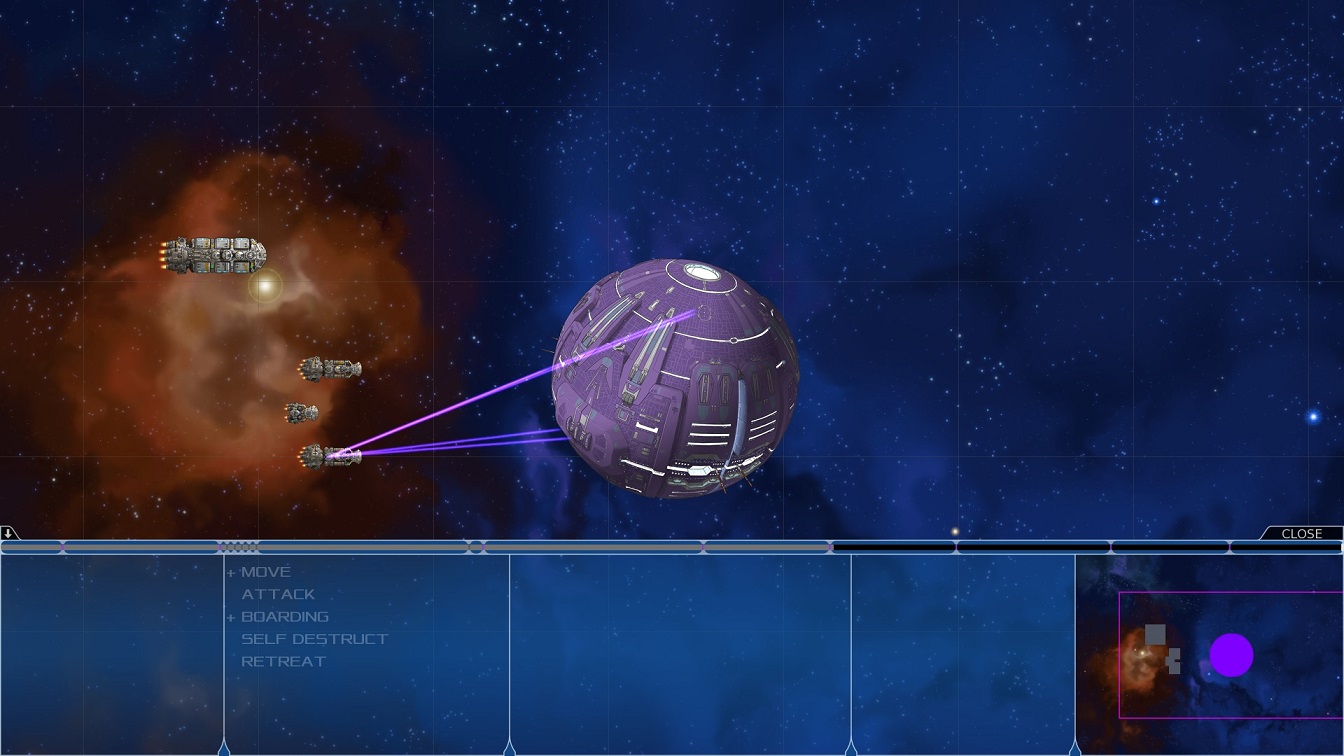Screen dimensions: 1344x756
Task: Close the battle view
Action: pos(1301,534)
